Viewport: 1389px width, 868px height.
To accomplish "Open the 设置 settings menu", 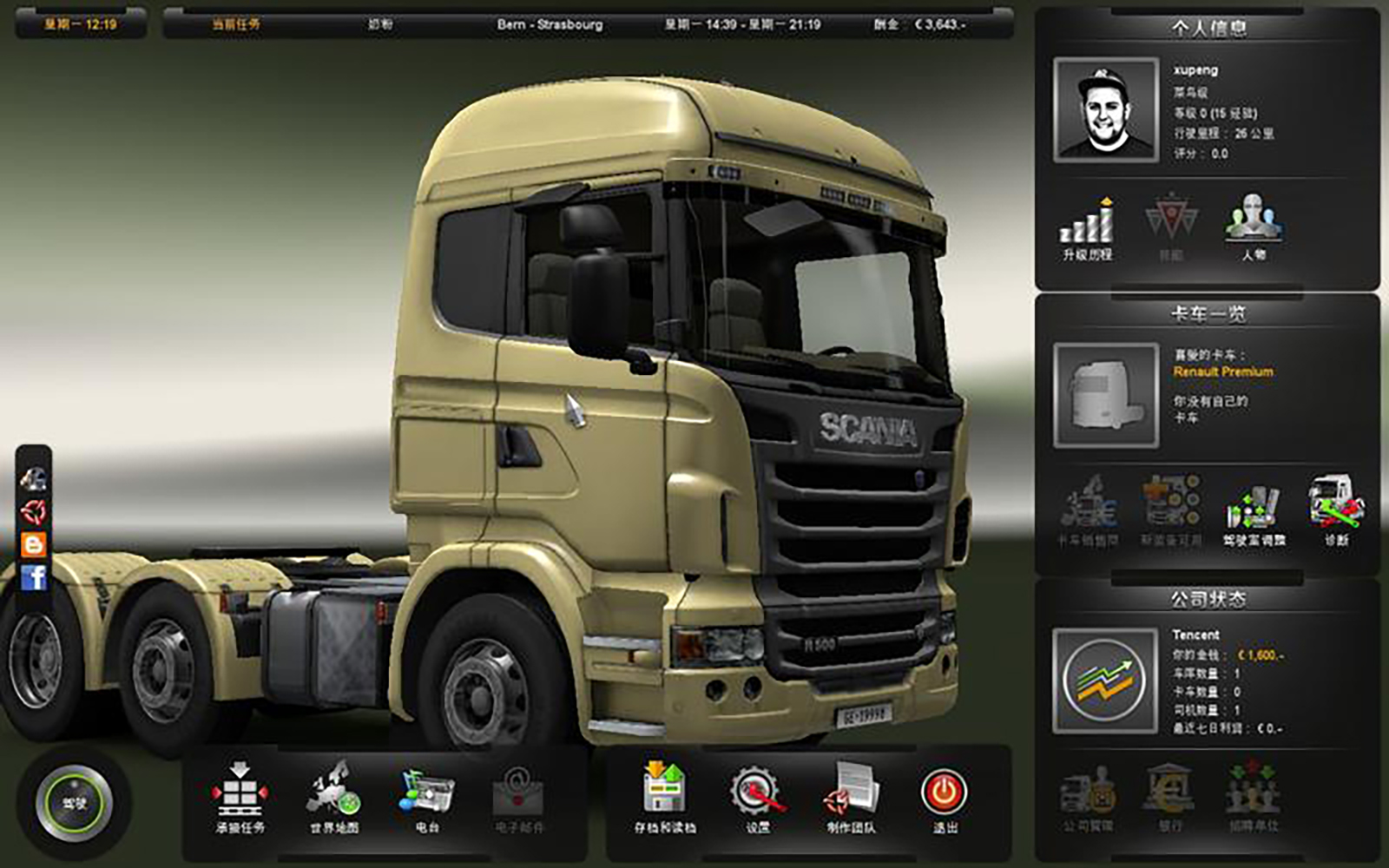I will tap(758, 794).
